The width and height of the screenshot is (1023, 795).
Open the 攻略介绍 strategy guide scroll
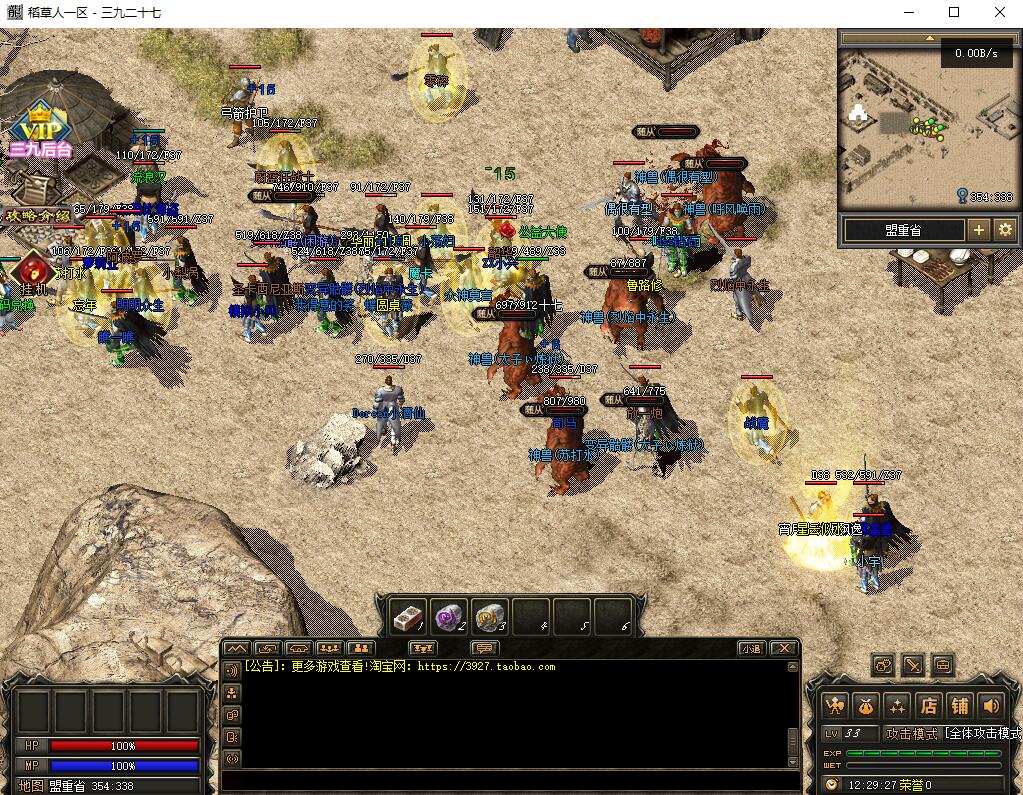click(38, 215)
